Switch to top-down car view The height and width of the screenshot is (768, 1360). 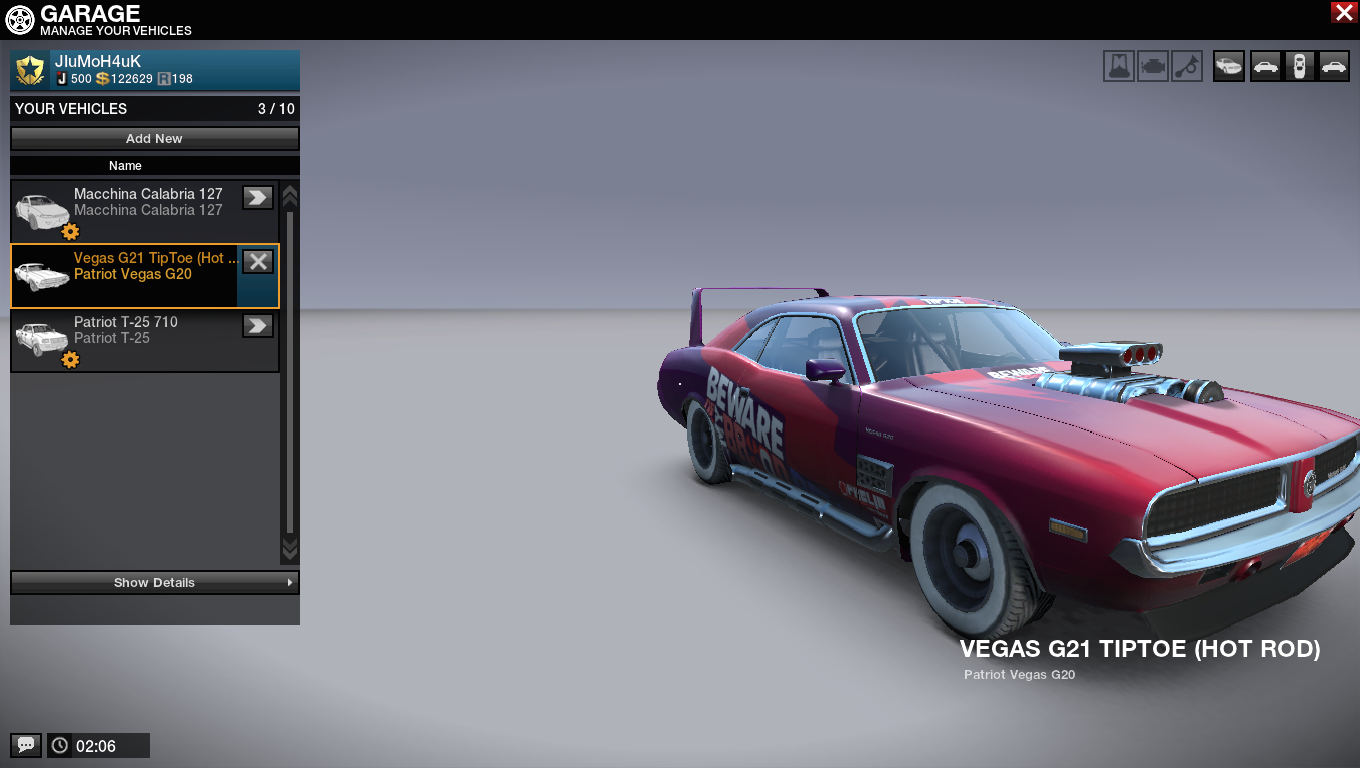1299,67
